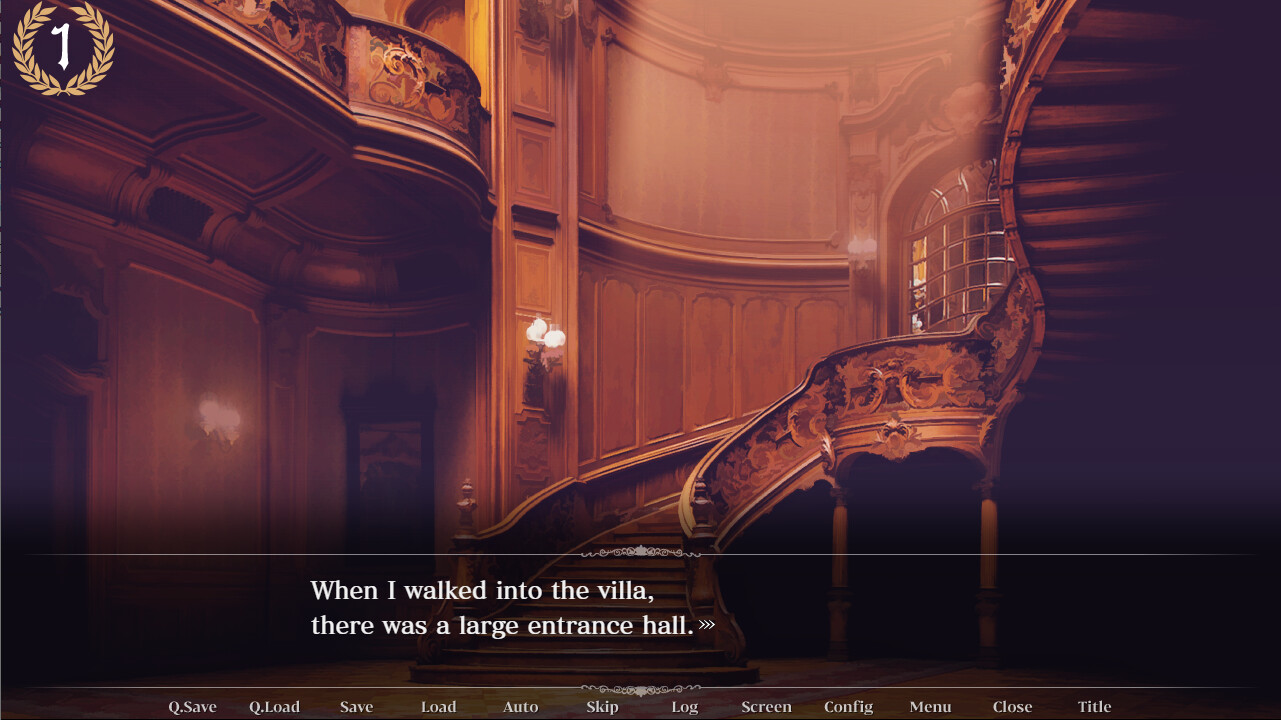The image size is (1281, 720).
Task: Click the Q.Save button
Action: pos(192,707)
